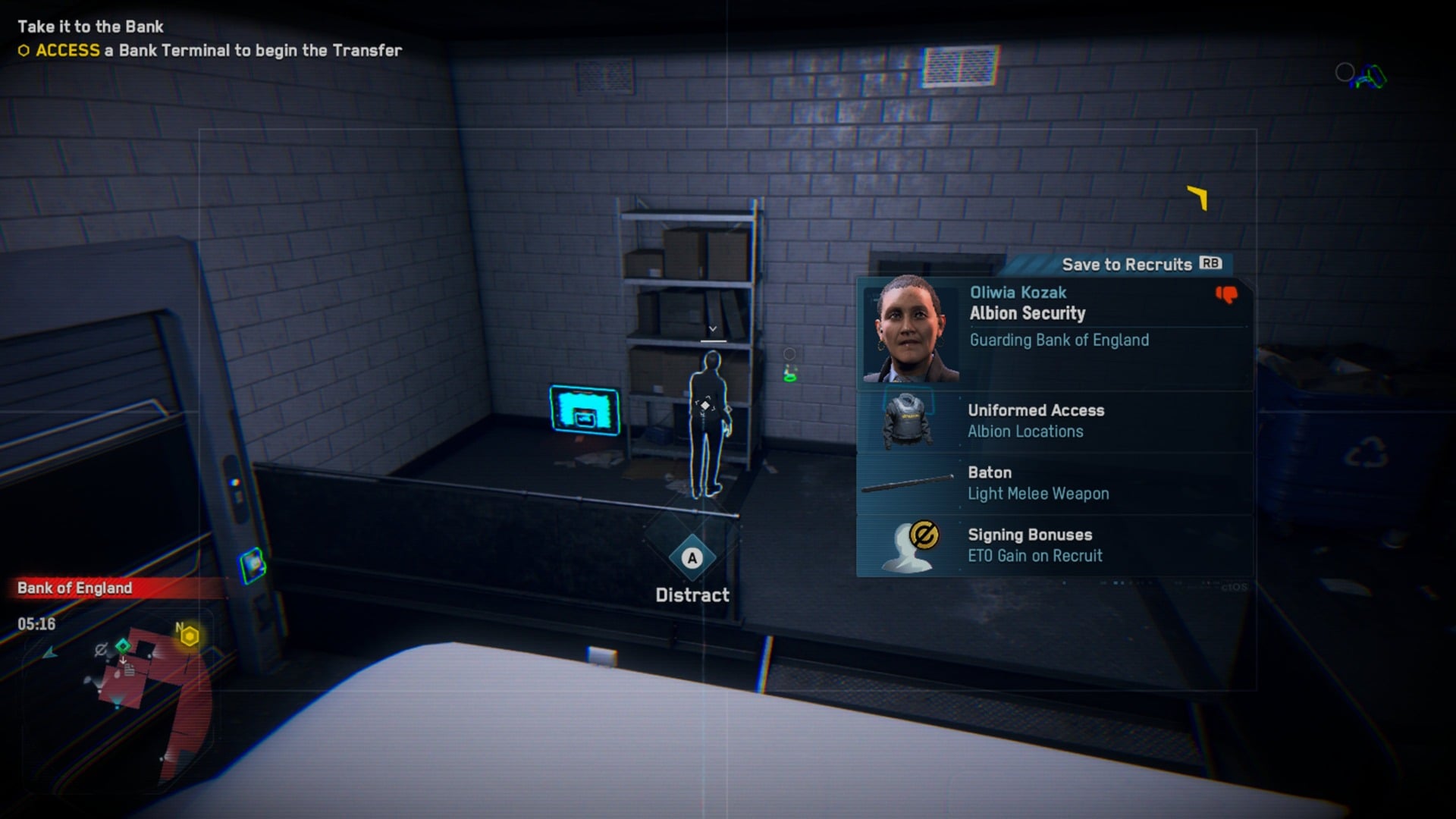
Task: Expand the compass N marker on the minimap
Action: pyautogui.click(x=180, y=628)
